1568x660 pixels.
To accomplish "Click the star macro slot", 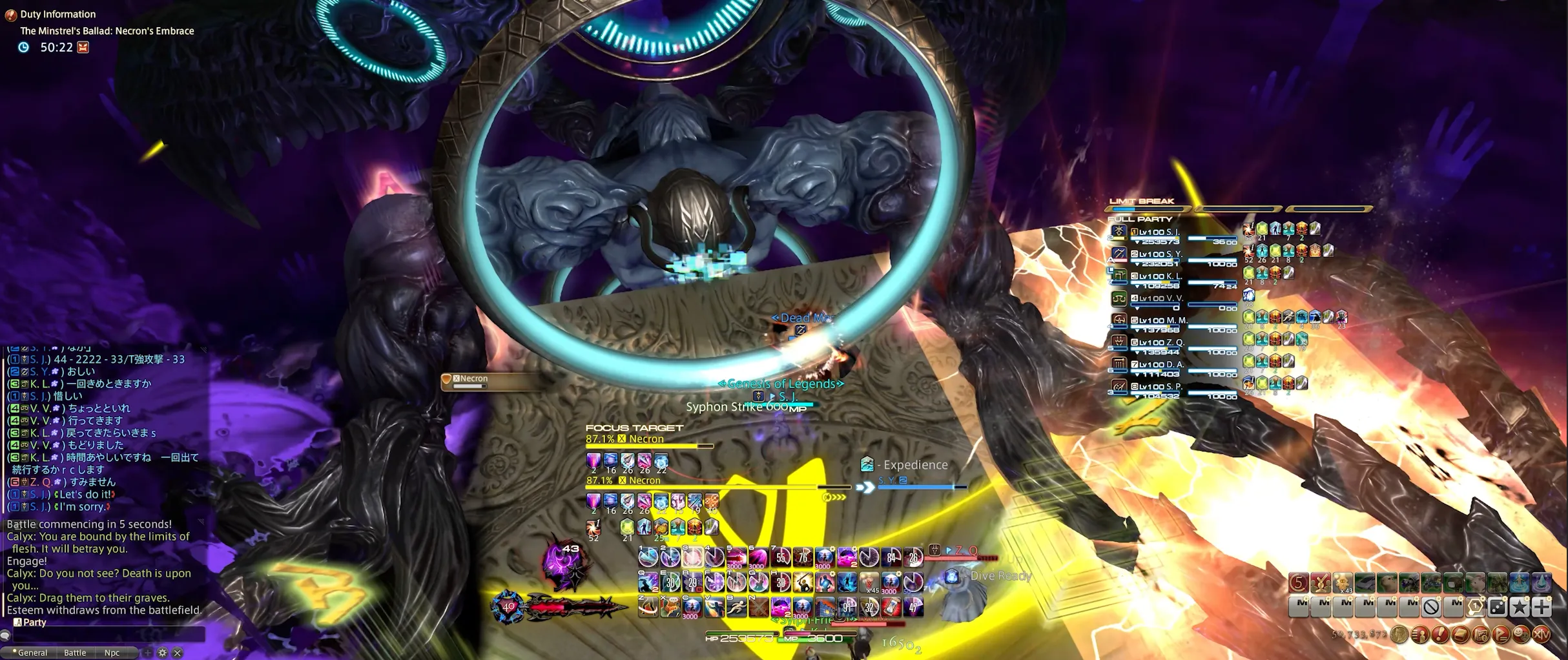I will [x=1520, y=607].
